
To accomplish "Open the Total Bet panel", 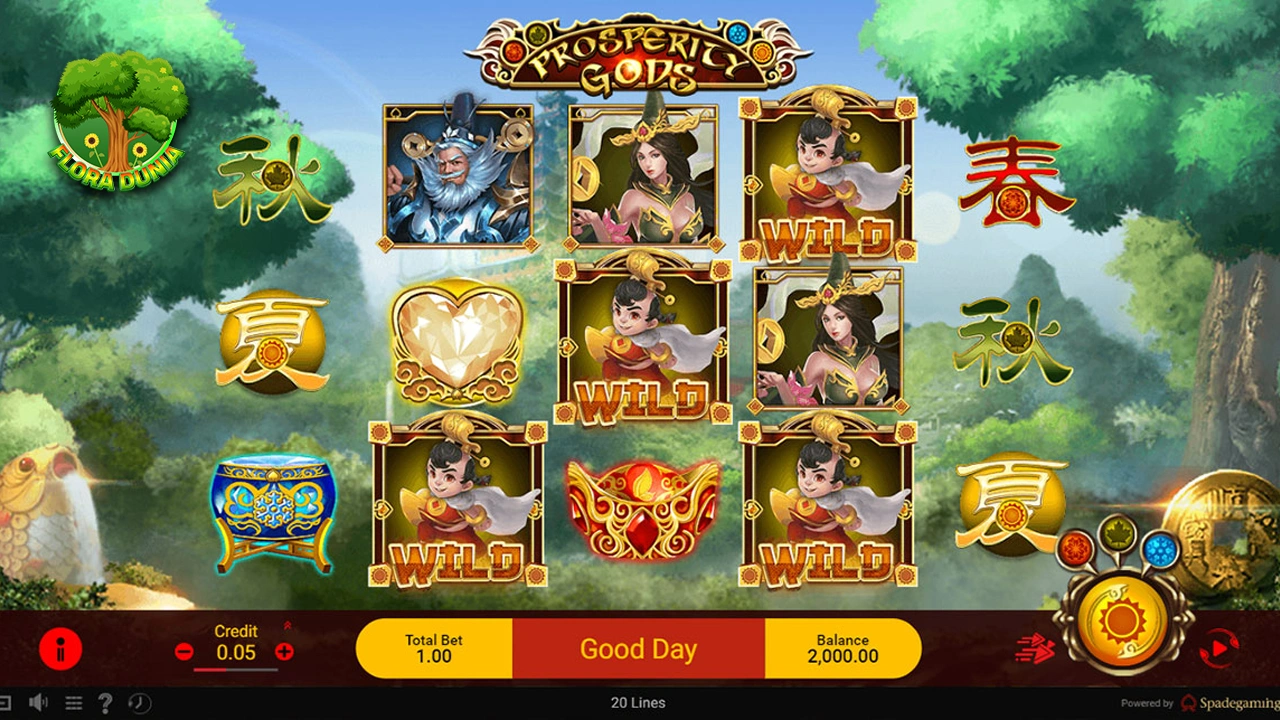I will (433, 648).
